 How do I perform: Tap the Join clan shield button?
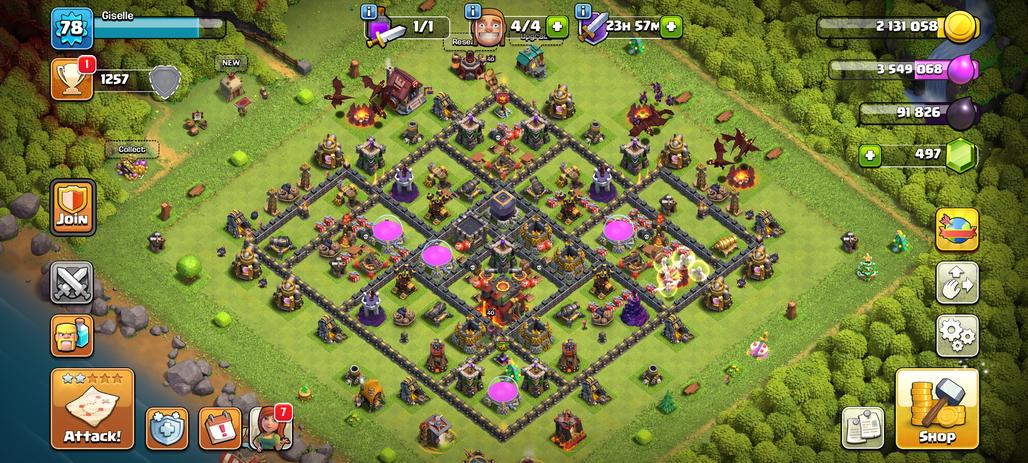(73, 207)
